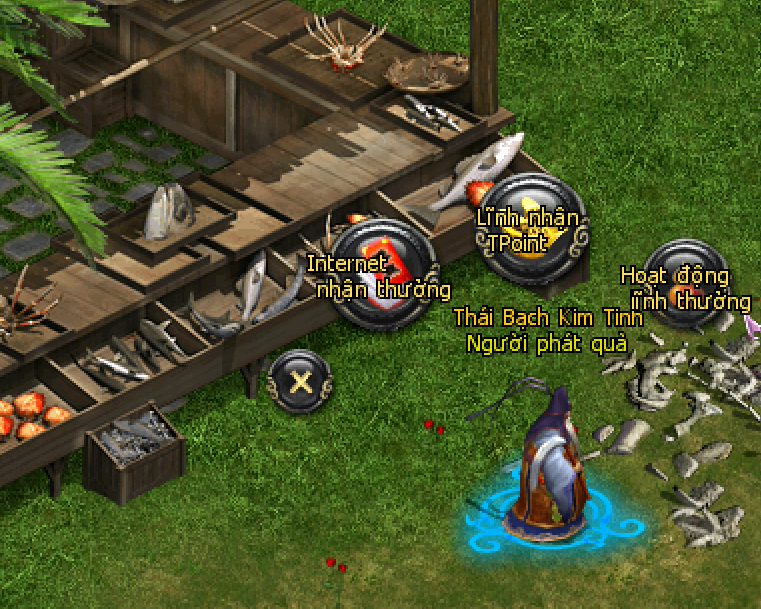
Task: Close the radial menu with the X button
Action: click(x=299, y=379)
